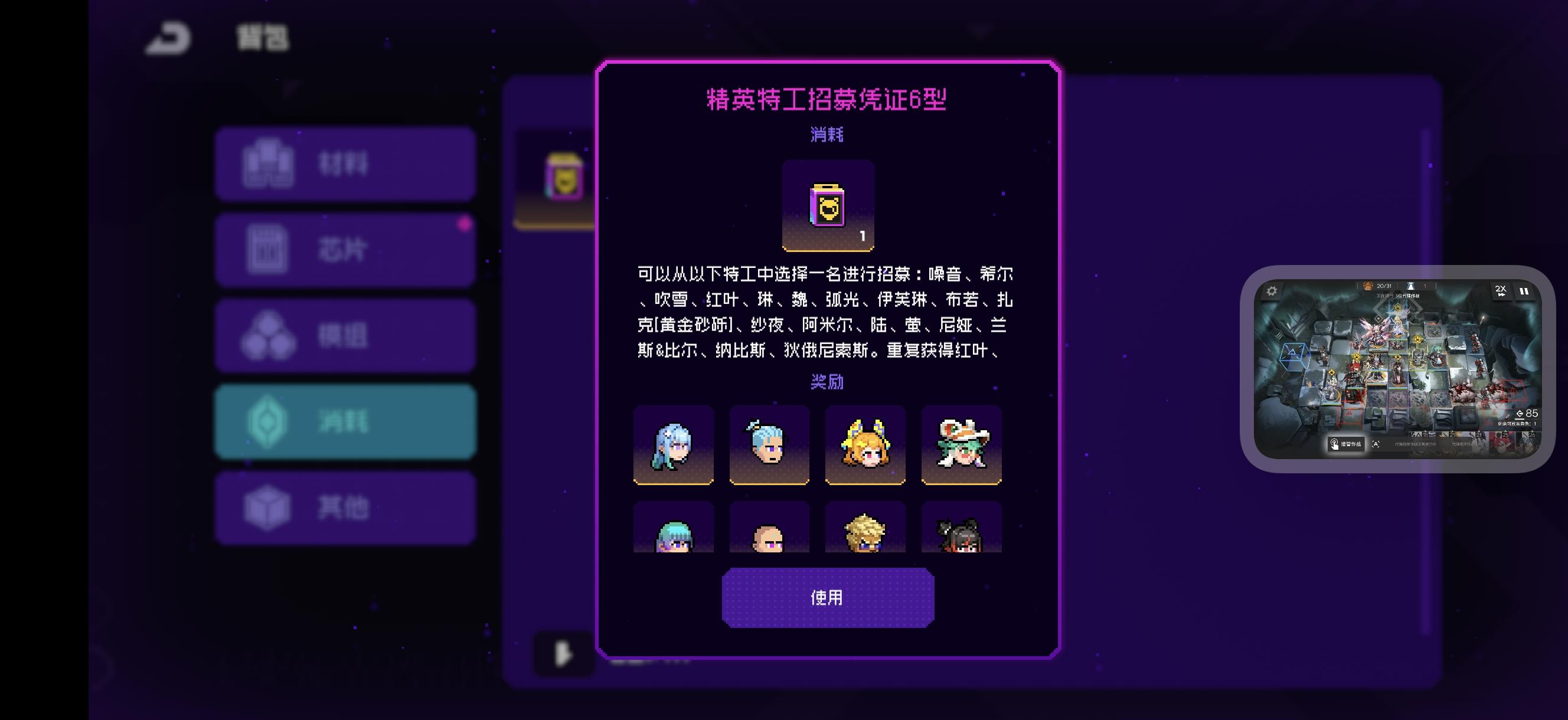Click the cost counter showing 85
The image size is (1568, 720).
click(x=1525, y=413)
